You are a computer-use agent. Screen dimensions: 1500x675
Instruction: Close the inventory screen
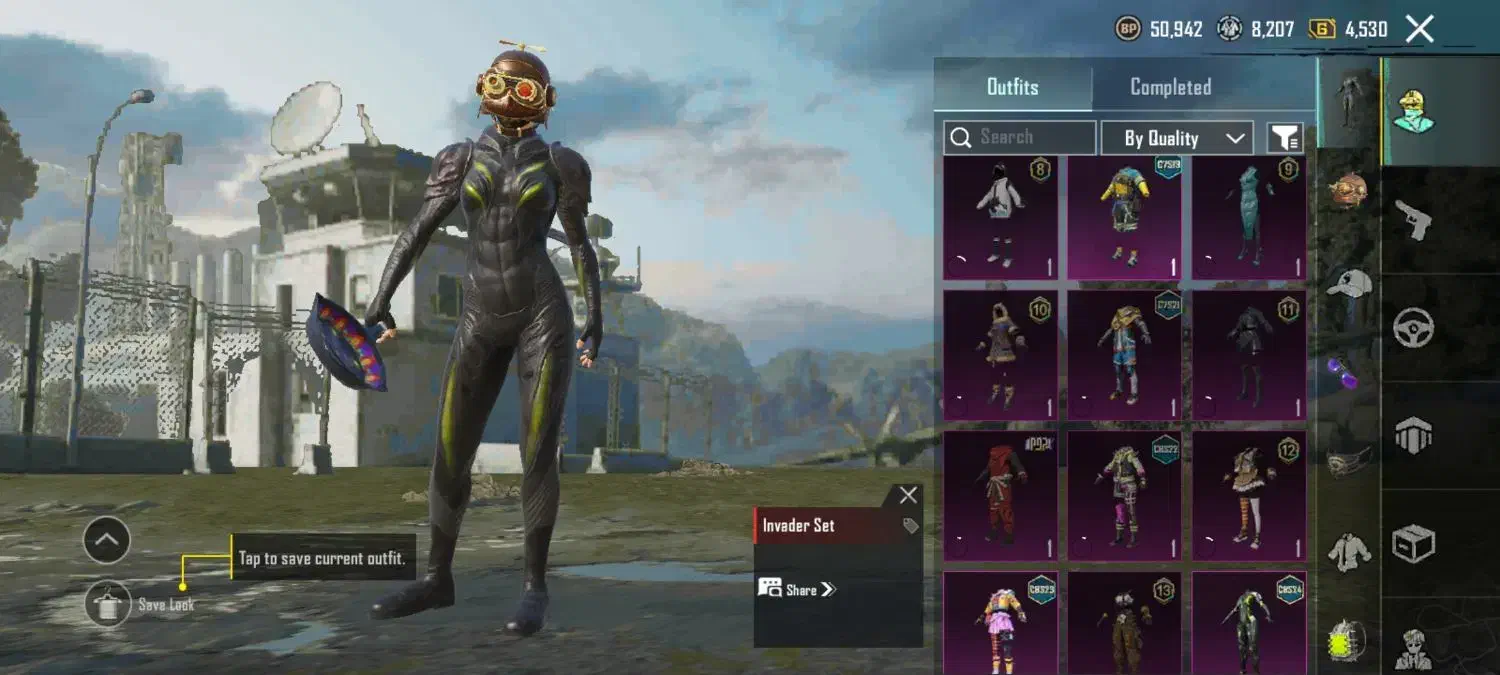point(1420,29)
